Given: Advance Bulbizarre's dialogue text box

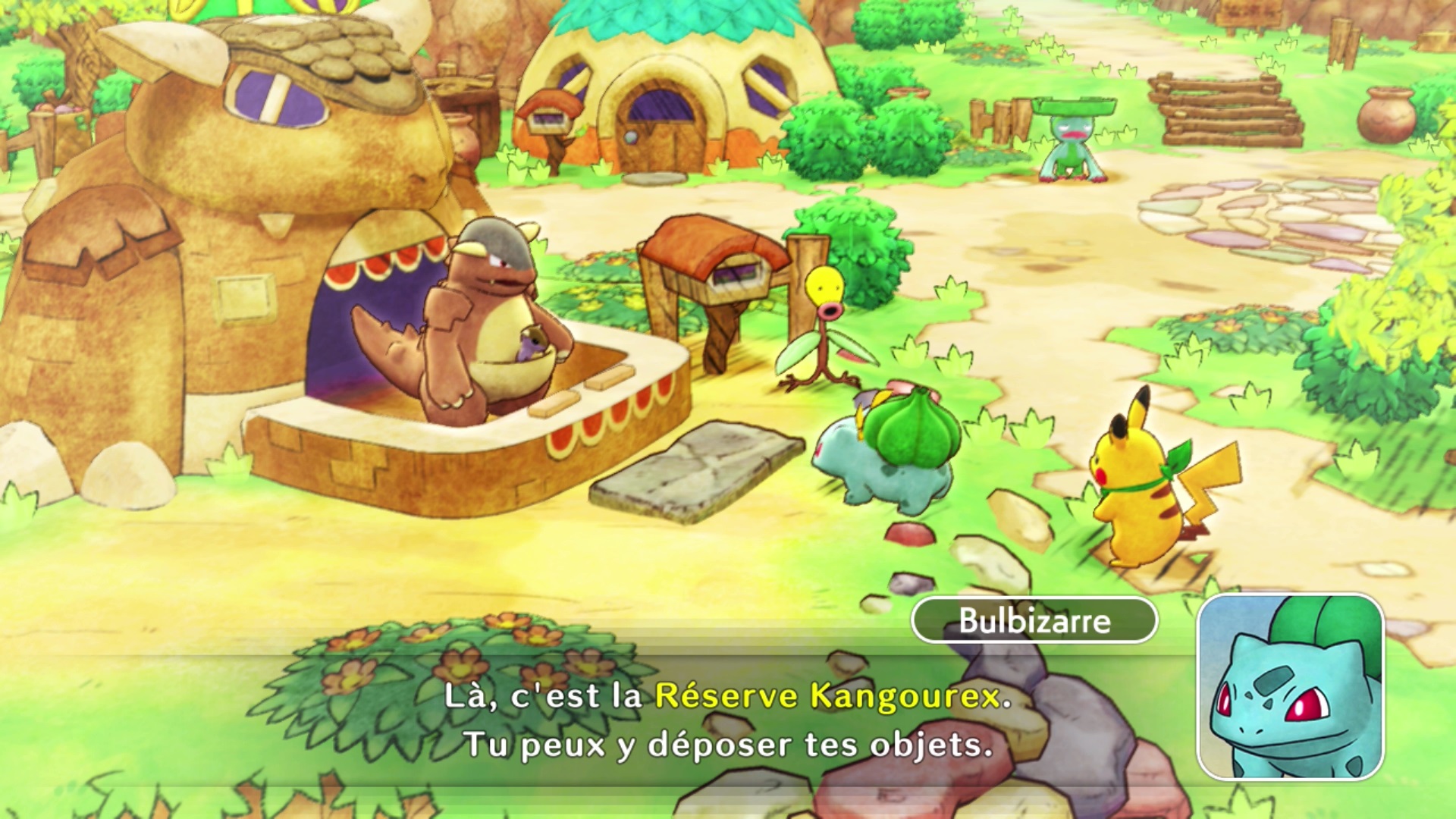Looking at the screenshot, I should 728,720.
